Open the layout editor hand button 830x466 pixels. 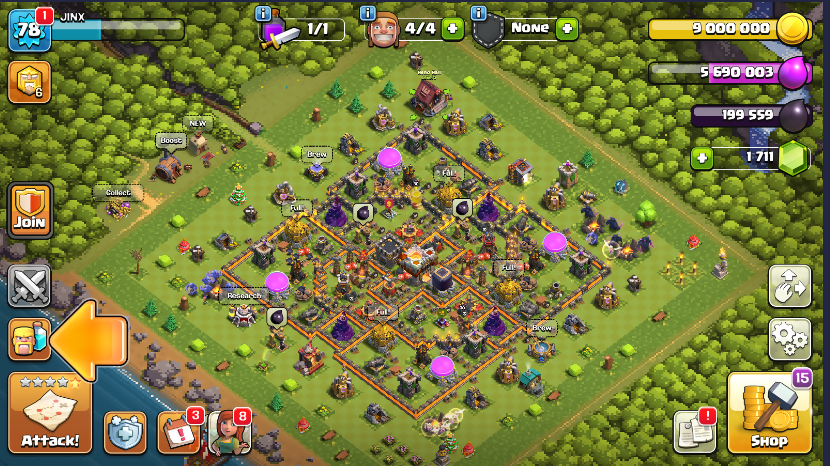789,286
